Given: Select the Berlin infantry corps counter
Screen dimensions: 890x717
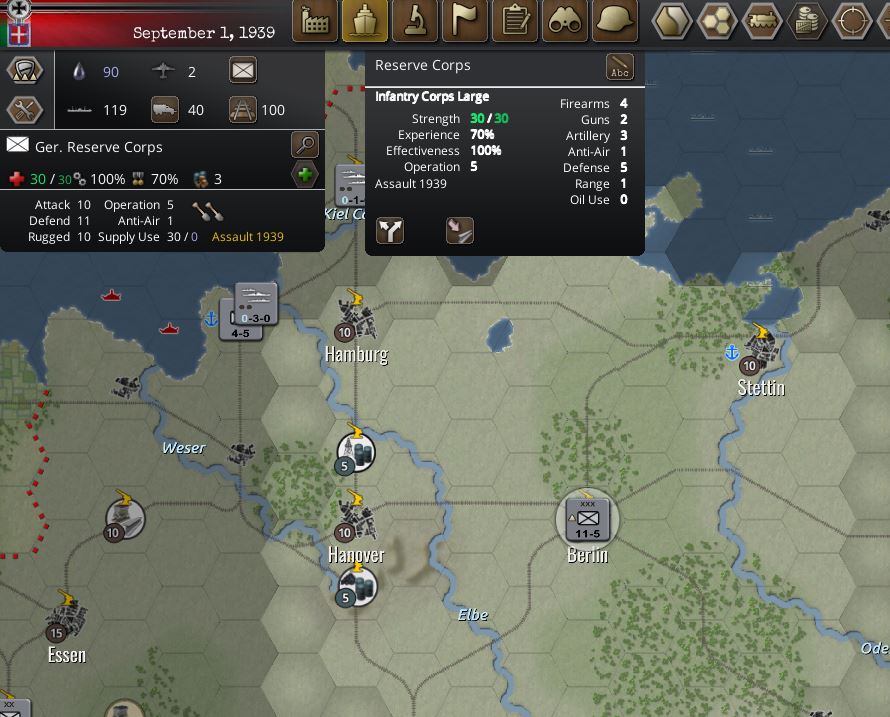Looking at the screenshot, I should 588,518.
